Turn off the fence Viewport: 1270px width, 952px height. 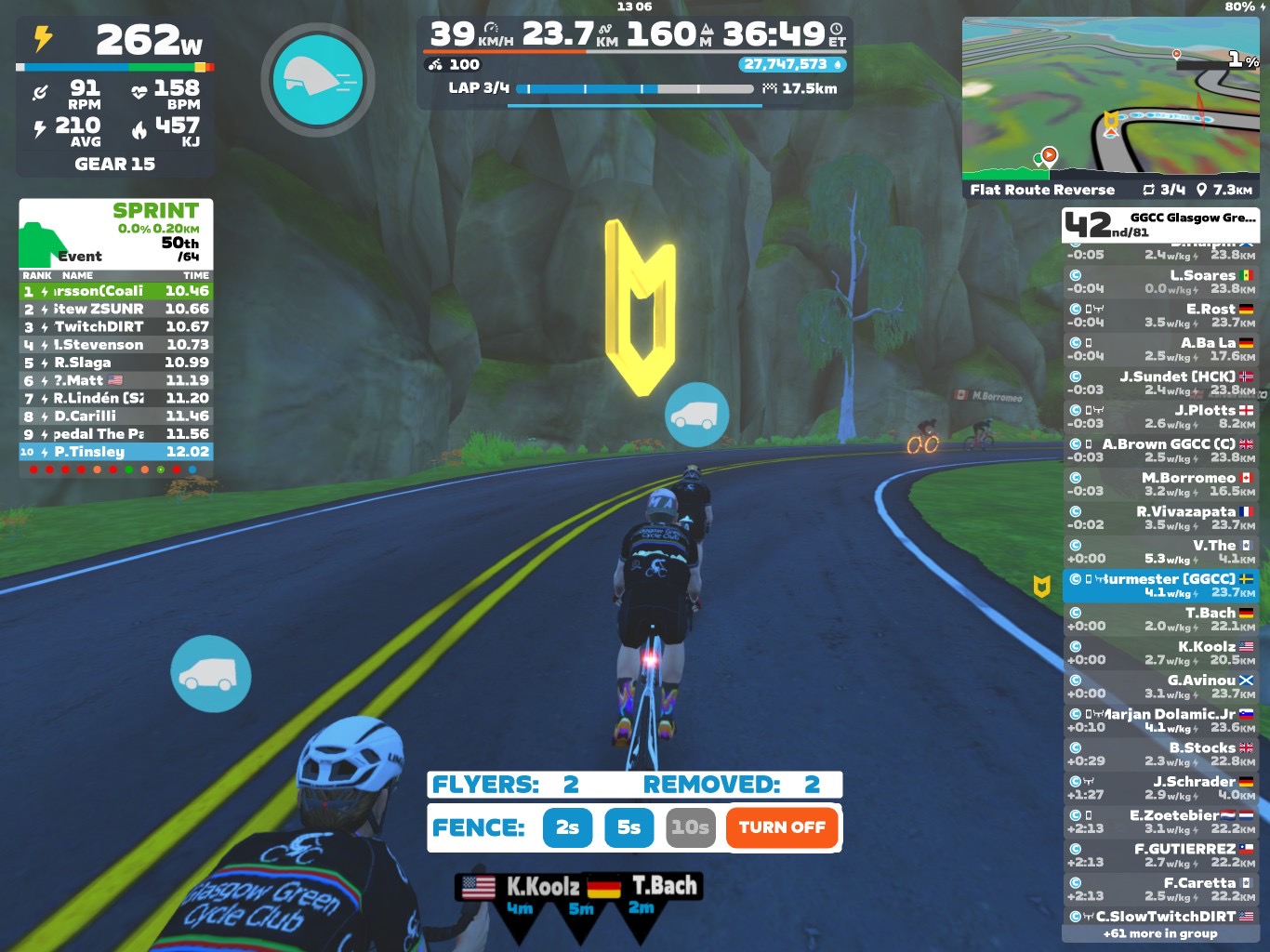click(782, 827)
